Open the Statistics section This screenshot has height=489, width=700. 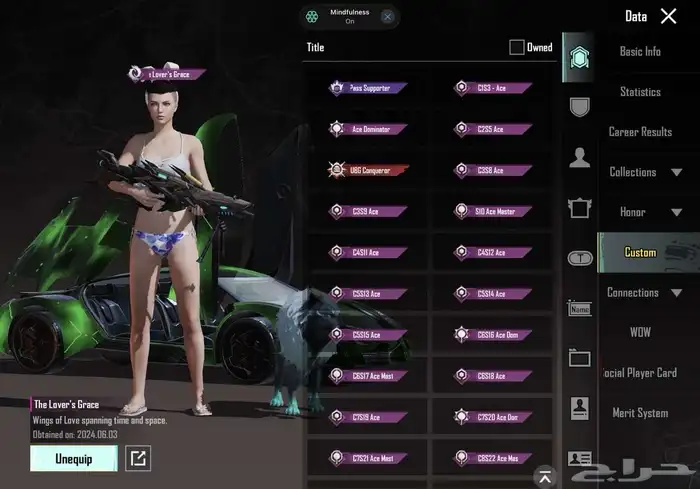coord(640,92)
